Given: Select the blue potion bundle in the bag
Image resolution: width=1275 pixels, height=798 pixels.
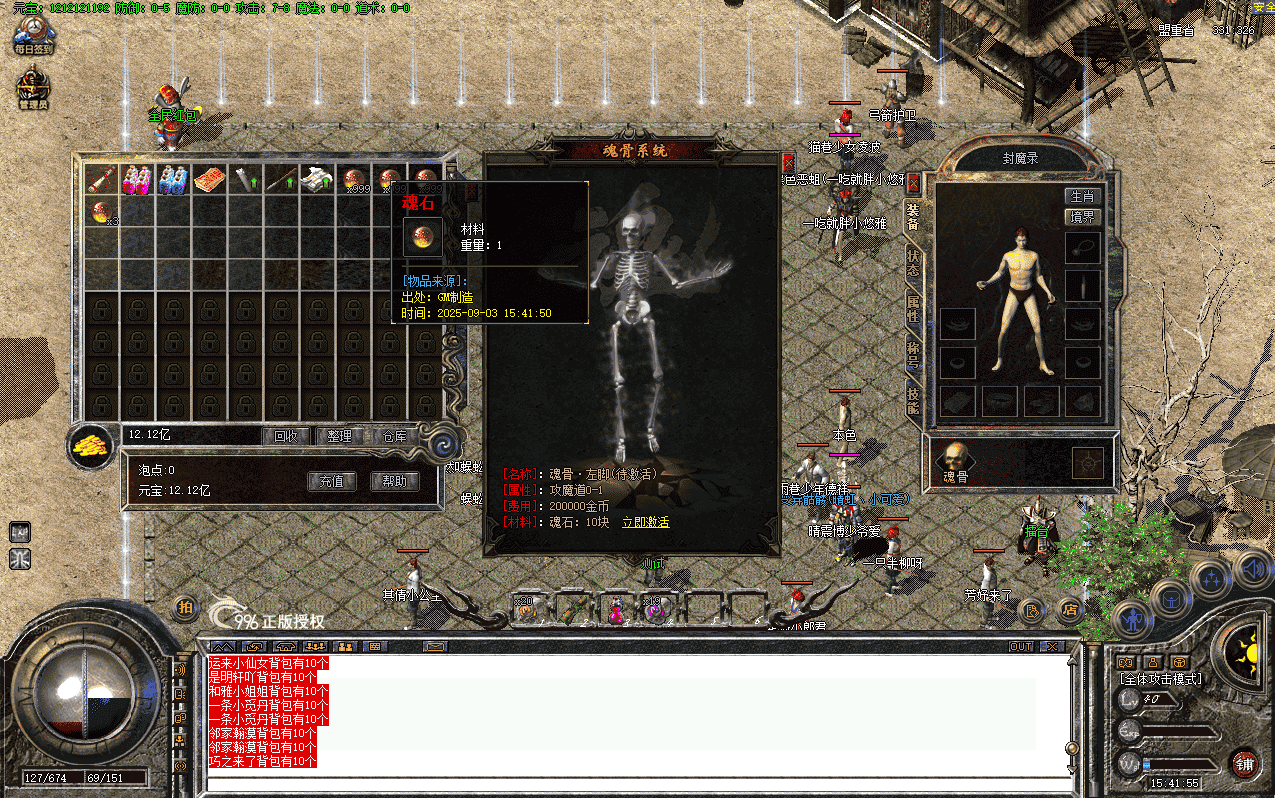Looking at the screenshot, I should click(x=172, y=180).
